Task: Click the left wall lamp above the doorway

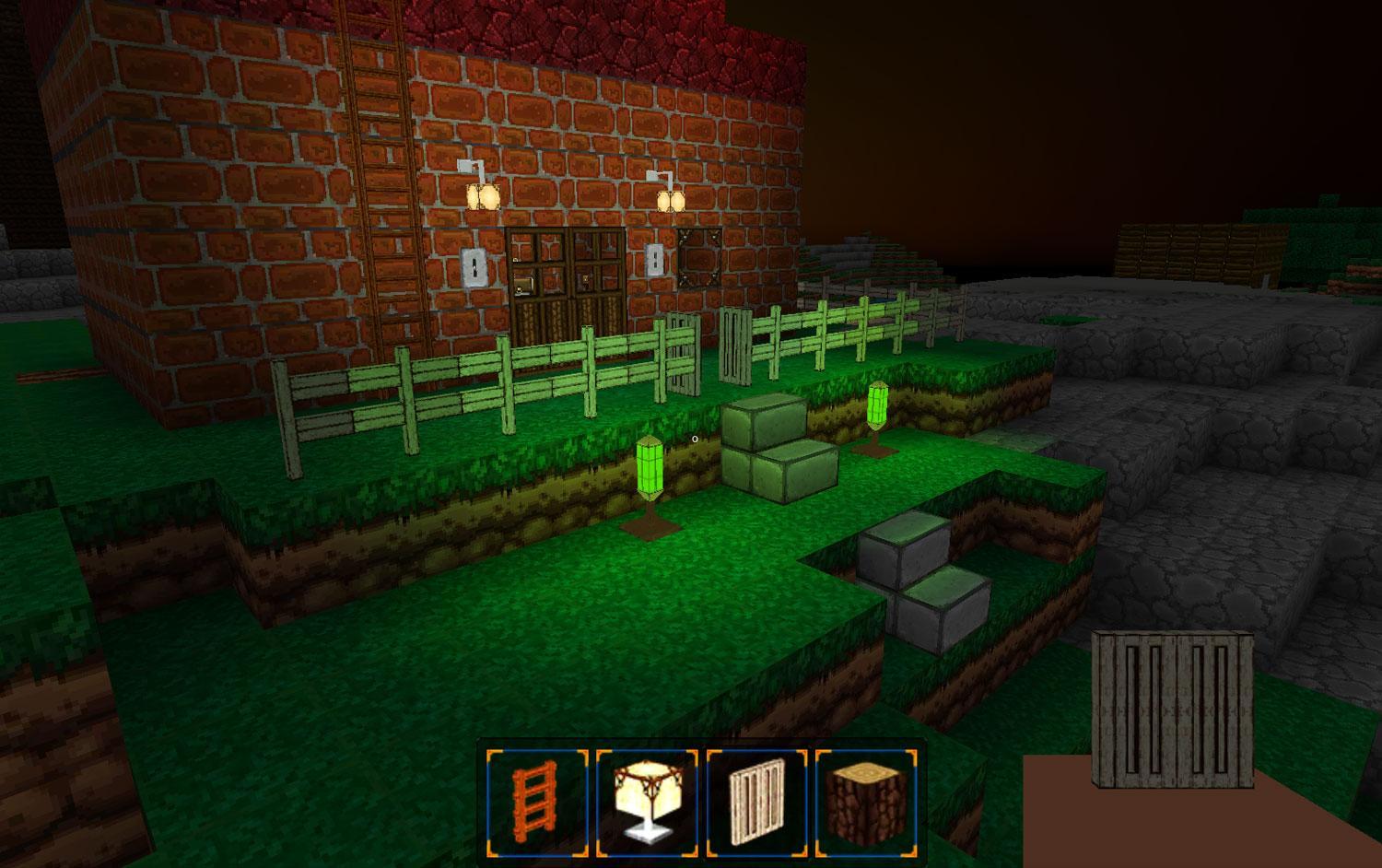Action: (x=483, y=197)
